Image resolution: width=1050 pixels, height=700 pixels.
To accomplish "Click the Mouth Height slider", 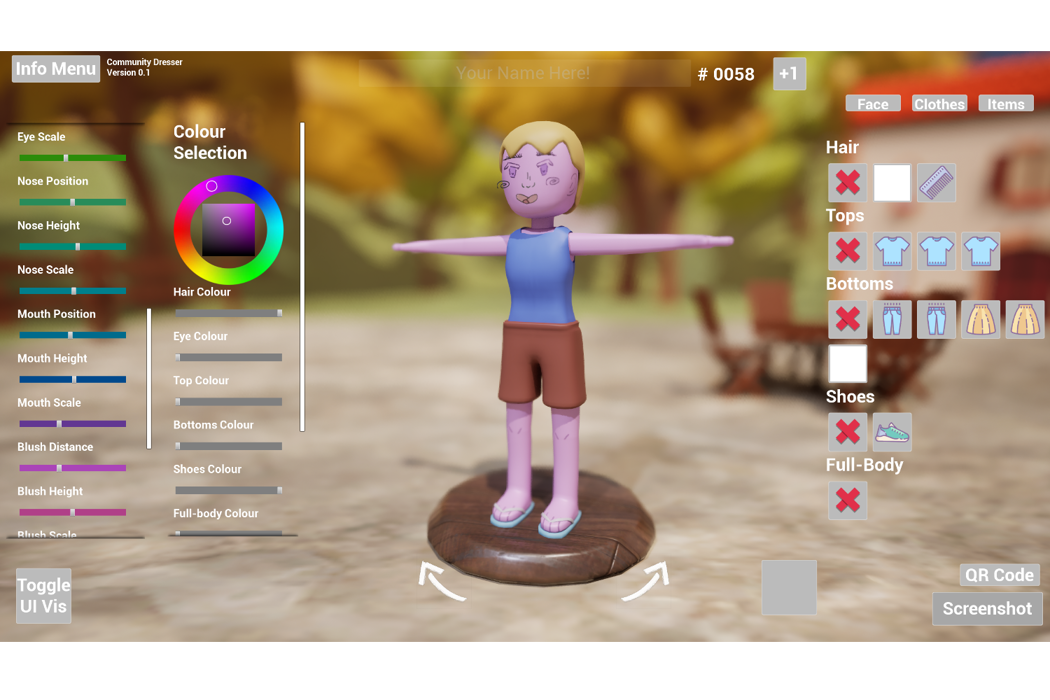I will pos(72,380).
